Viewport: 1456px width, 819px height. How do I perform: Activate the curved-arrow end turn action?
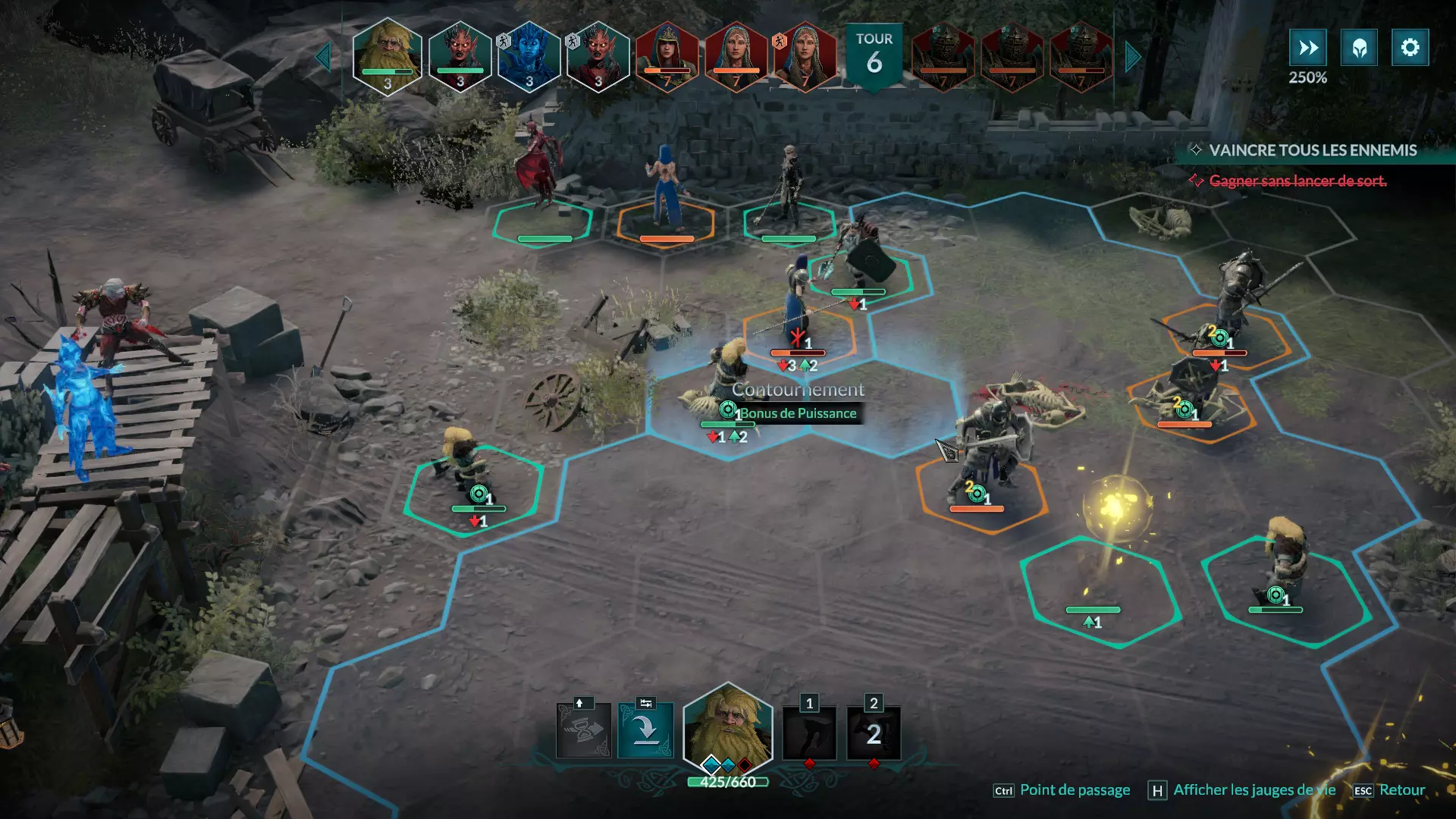pyautogui.click(x=645, y=731)
